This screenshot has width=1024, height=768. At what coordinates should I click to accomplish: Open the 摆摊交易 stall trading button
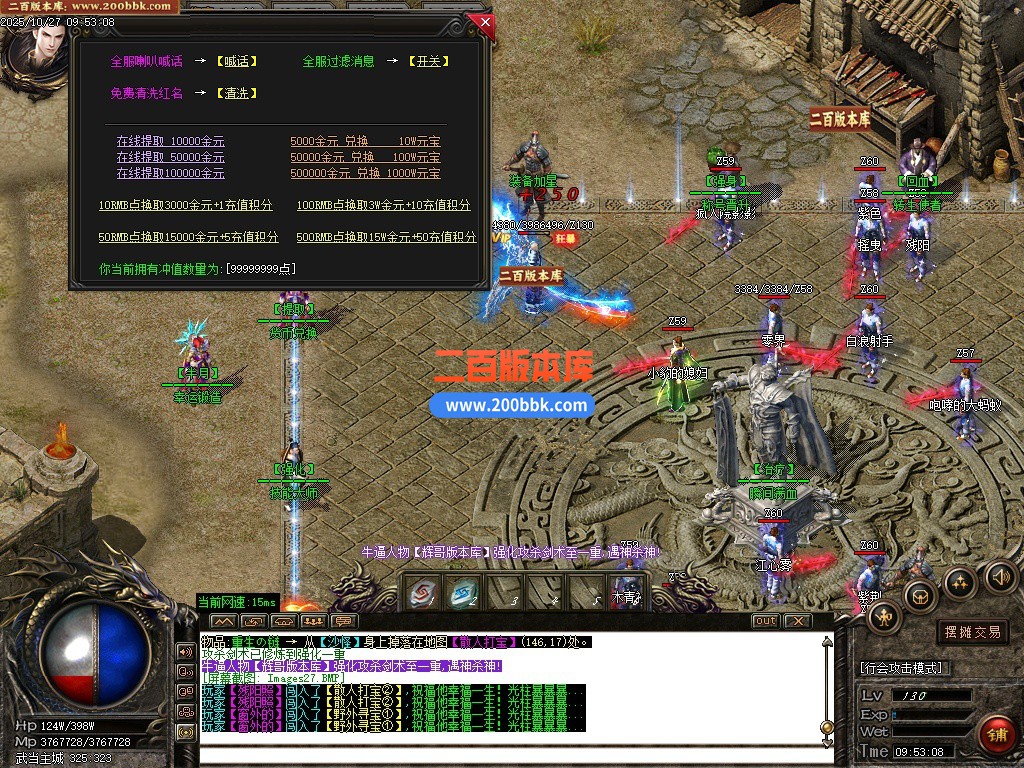[x=972, y=632]
